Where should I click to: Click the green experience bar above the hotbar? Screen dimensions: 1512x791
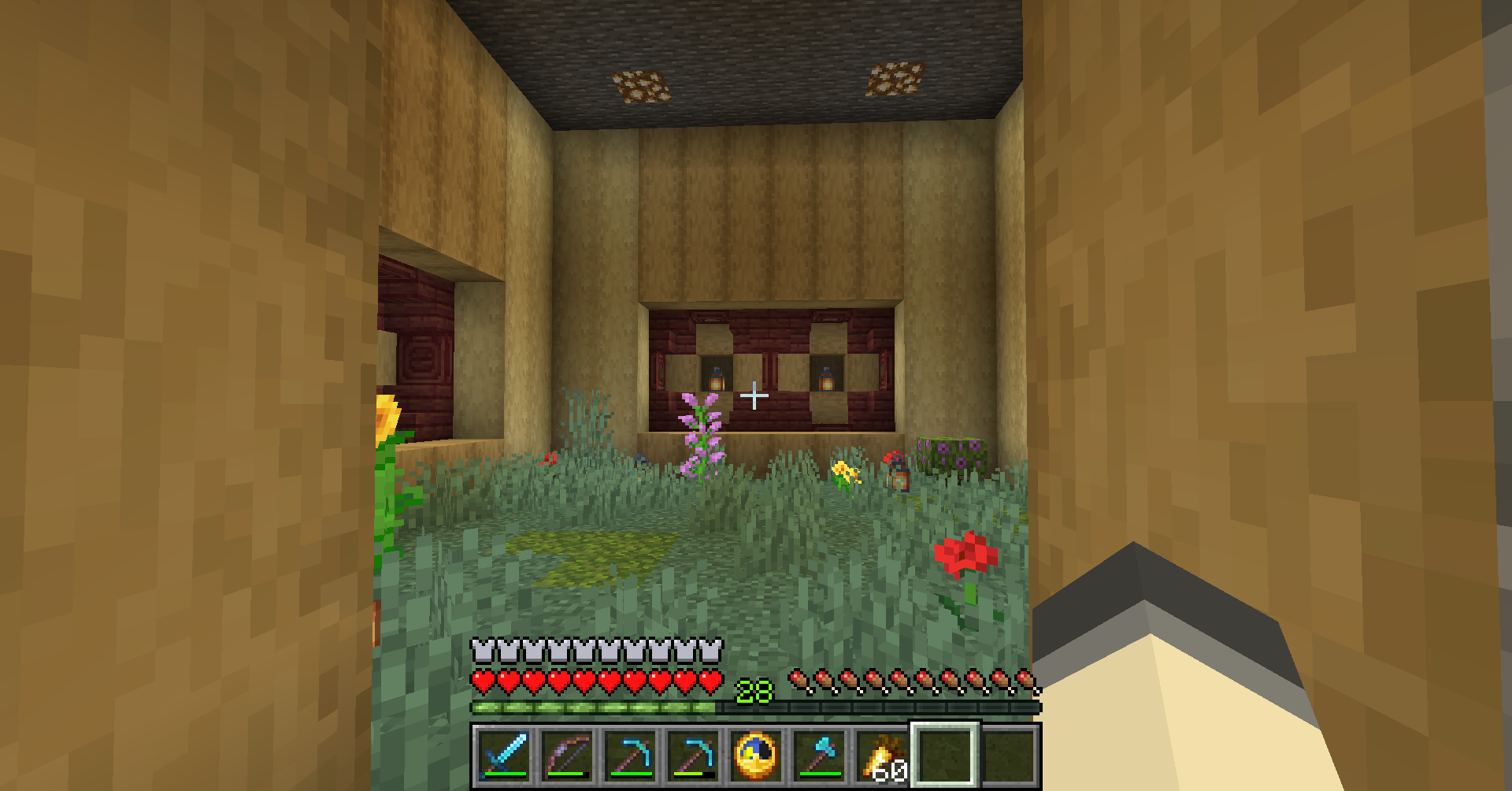pyautogui.click(x=598, y=706)
